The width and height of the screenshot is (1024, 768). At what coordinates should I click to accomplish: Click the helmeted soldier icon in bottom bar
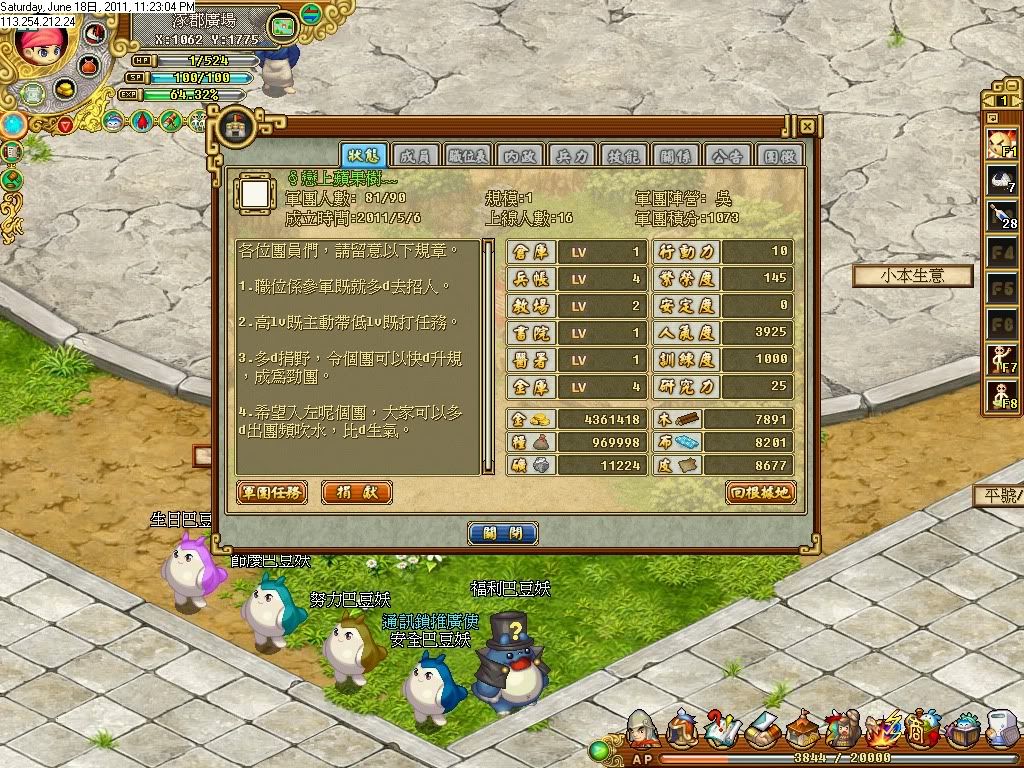pos(643,734)
